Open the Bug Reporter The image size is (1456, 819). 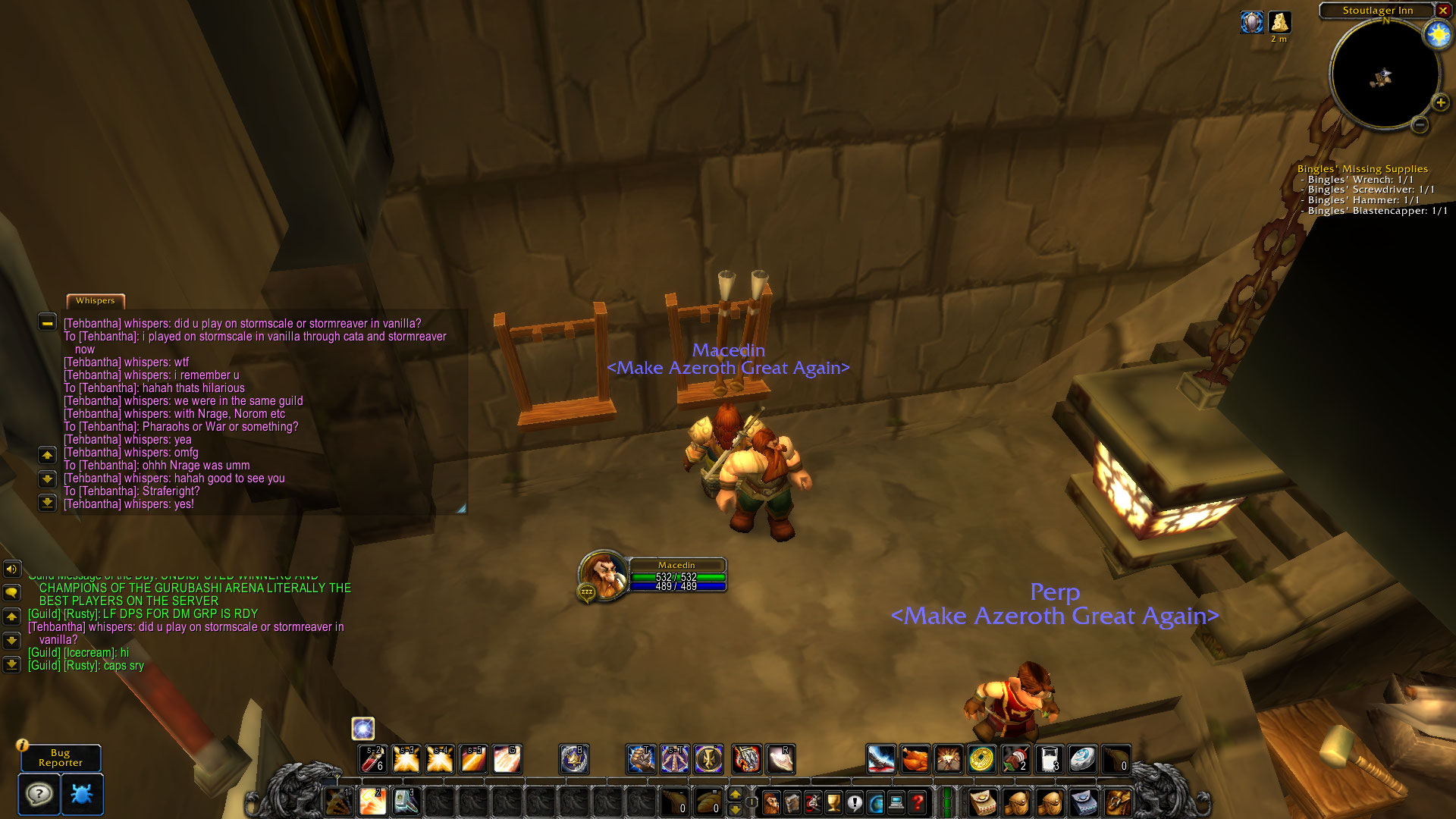(61, 758)
